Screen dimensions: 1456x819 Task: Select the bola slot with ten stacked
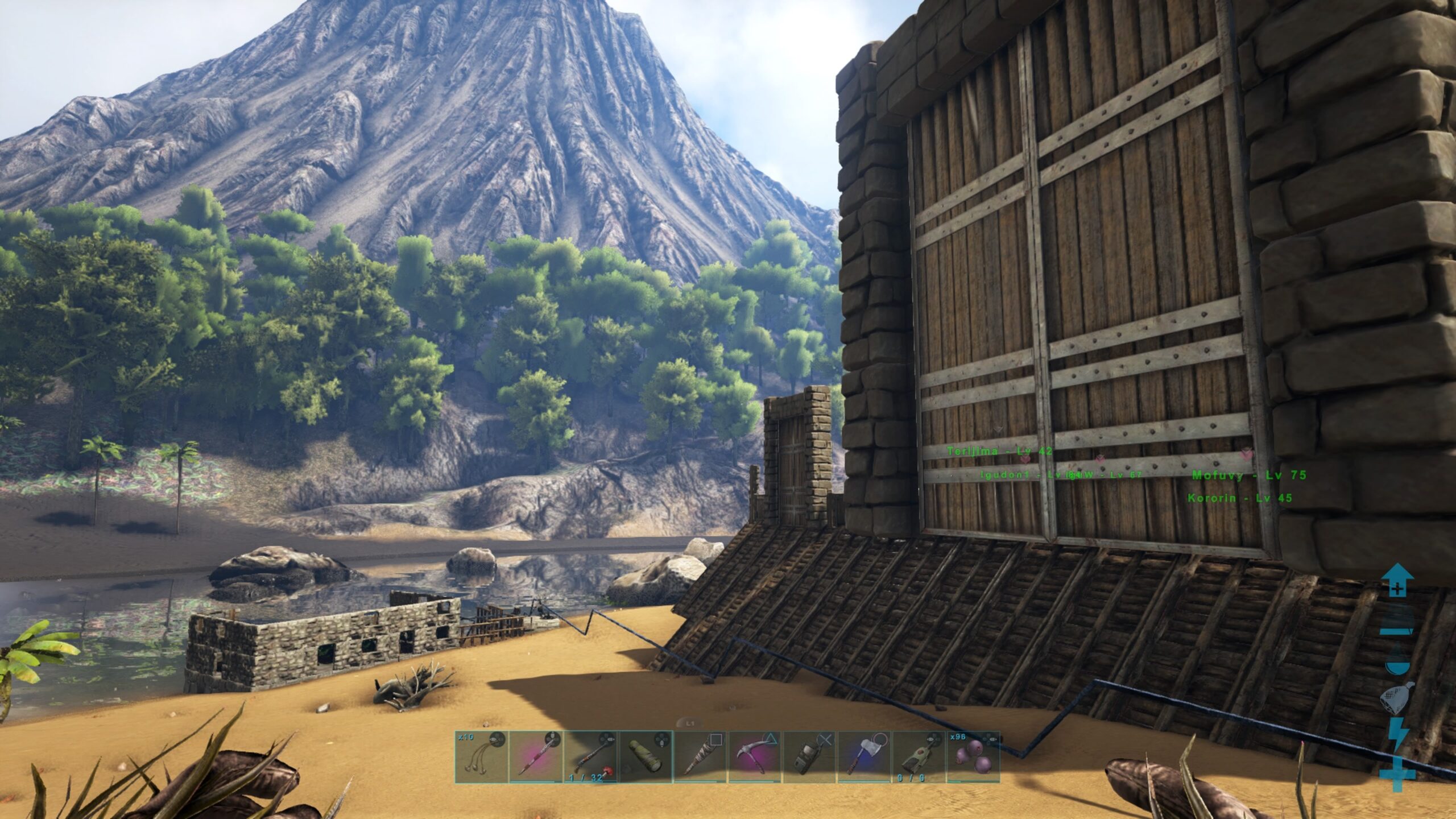(481, 756)
